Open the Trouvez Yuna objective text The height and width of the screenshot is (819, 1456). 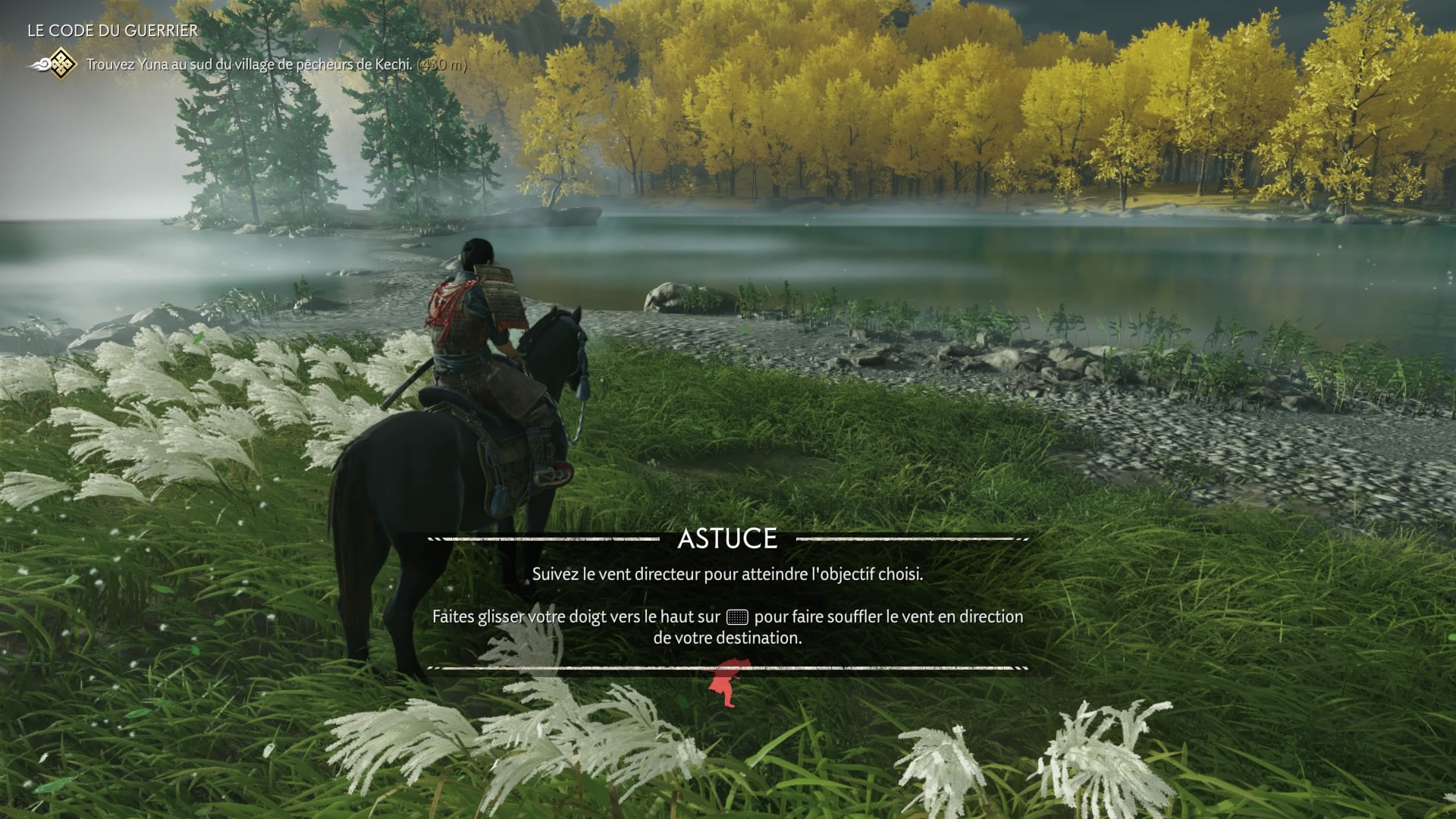point(249,65)
